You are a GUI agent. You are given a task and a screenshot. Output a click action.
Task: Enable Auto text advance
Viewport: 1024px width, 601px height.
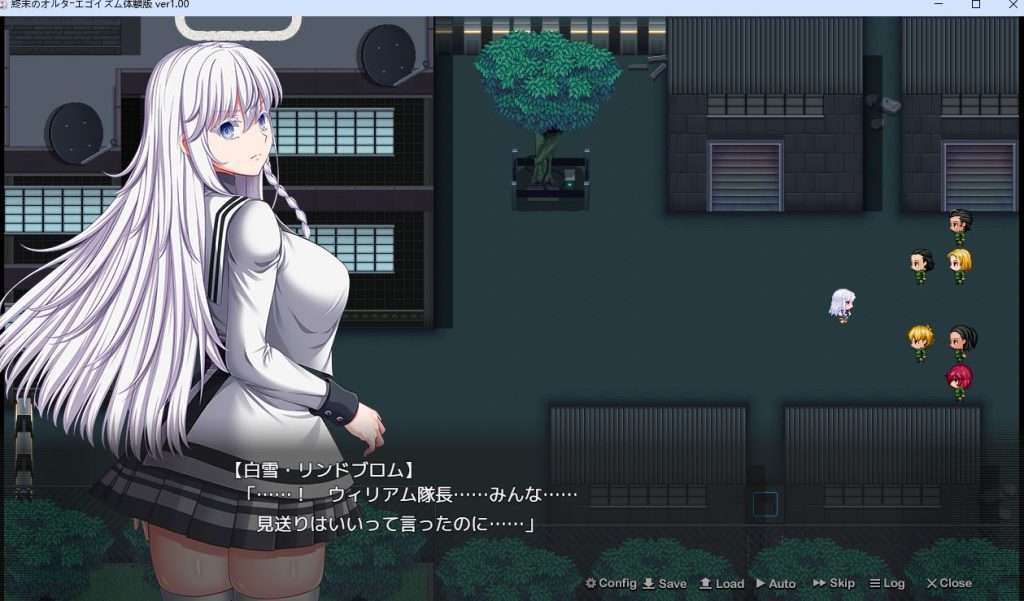776,583
